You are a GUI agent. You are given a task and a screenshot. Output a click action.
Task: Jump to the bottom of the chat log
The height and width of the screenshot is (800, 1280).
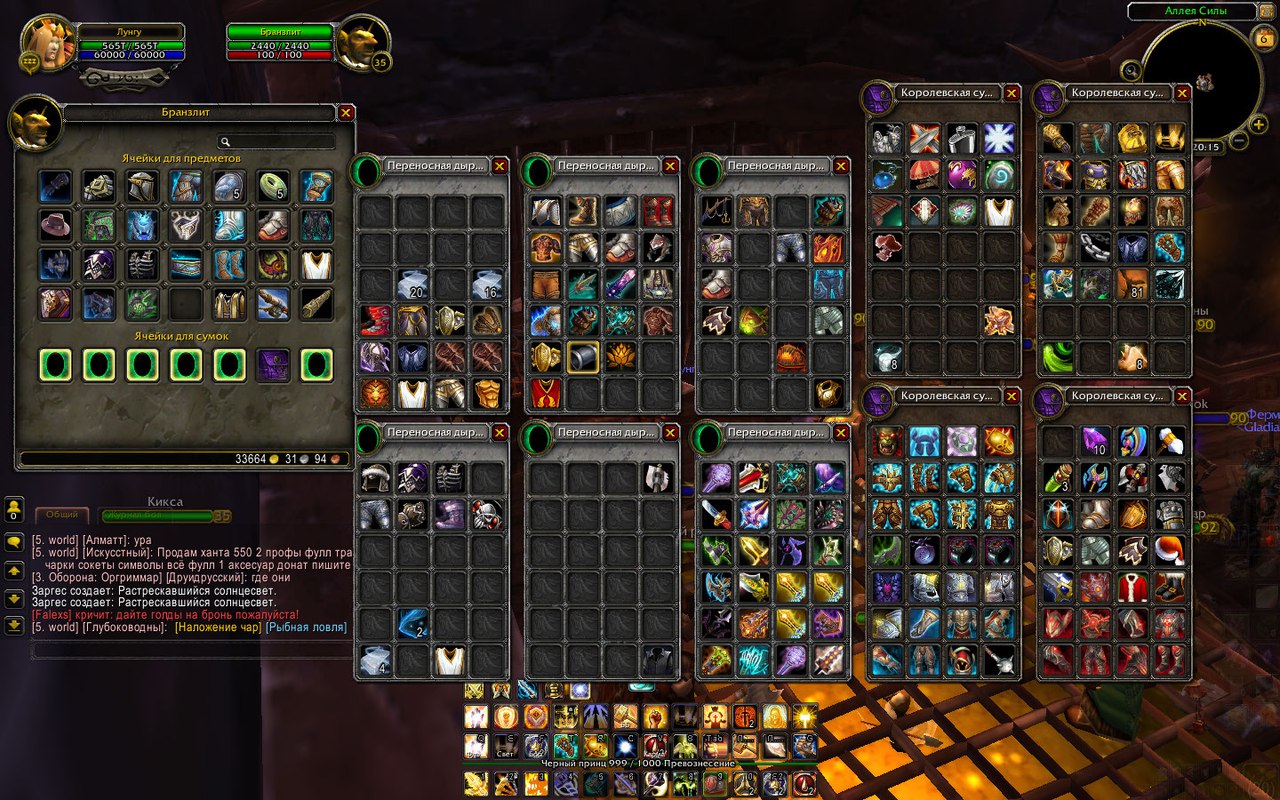[14, 625]
